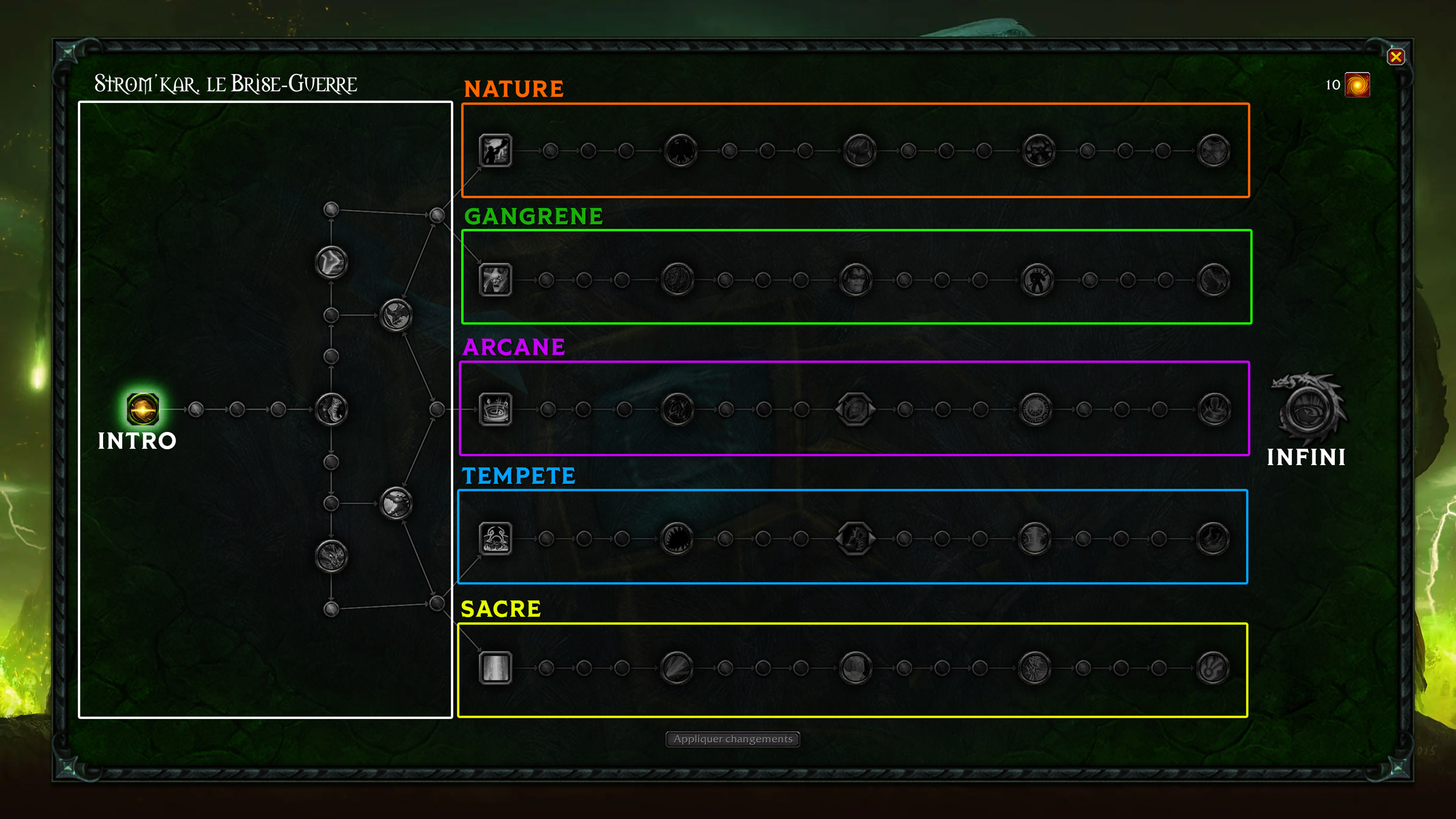Select the final trait of the Nature row
Viewport: 1456px width, 819px height.
1214,151
